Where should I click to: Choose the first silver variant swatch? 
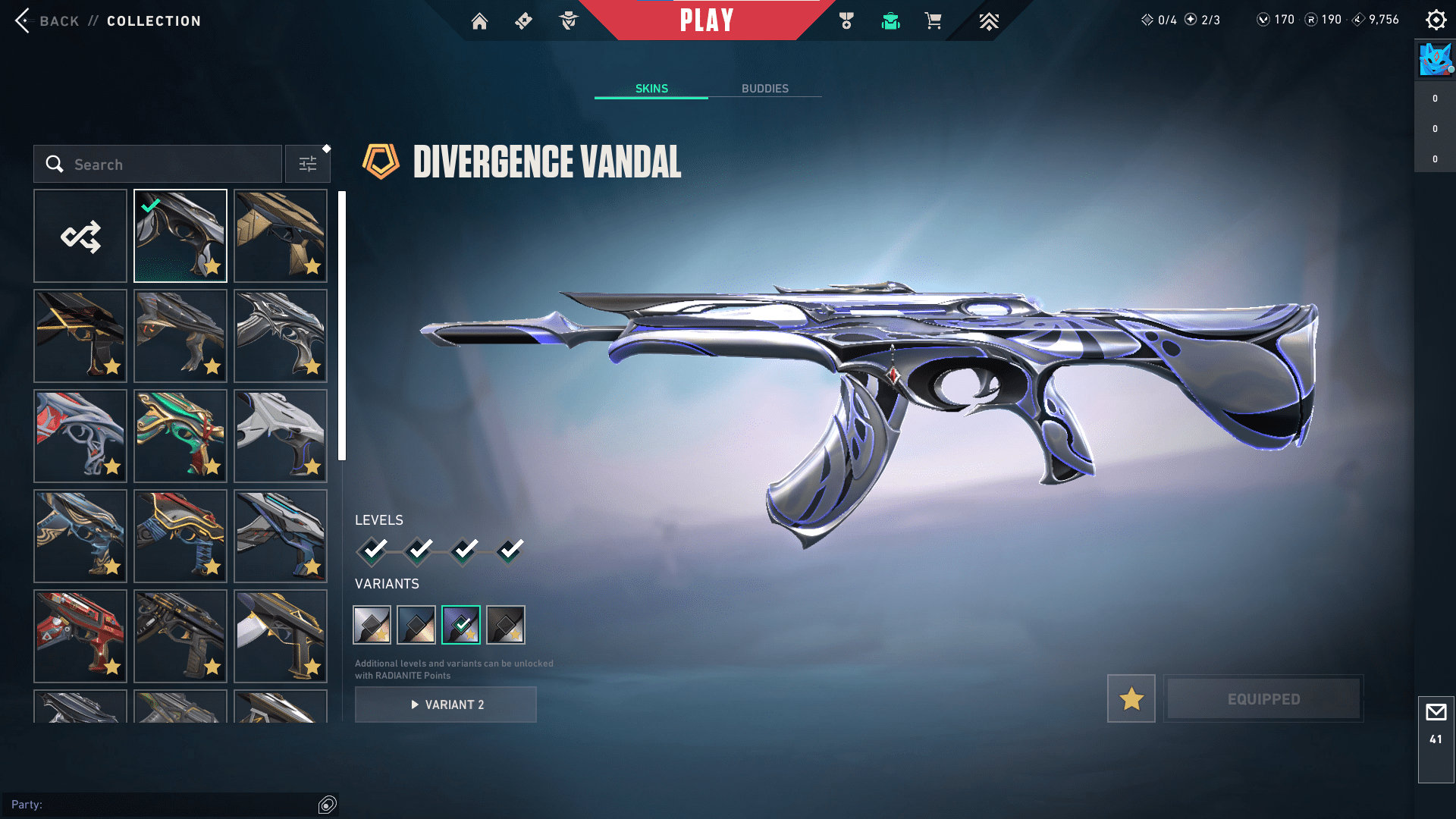tap(372, 625)
